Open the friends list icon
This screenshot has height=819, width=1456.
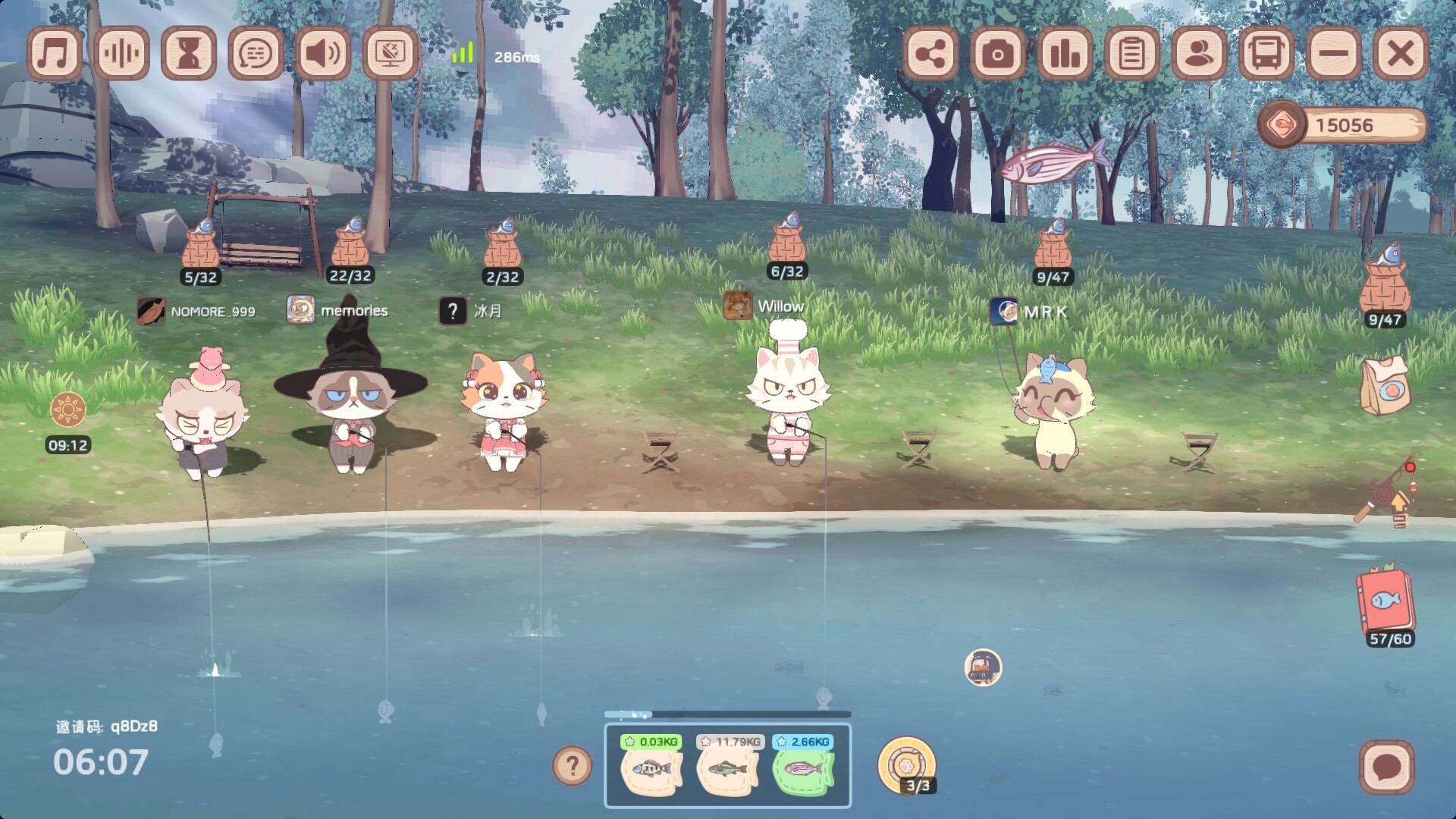point(1197,53)
